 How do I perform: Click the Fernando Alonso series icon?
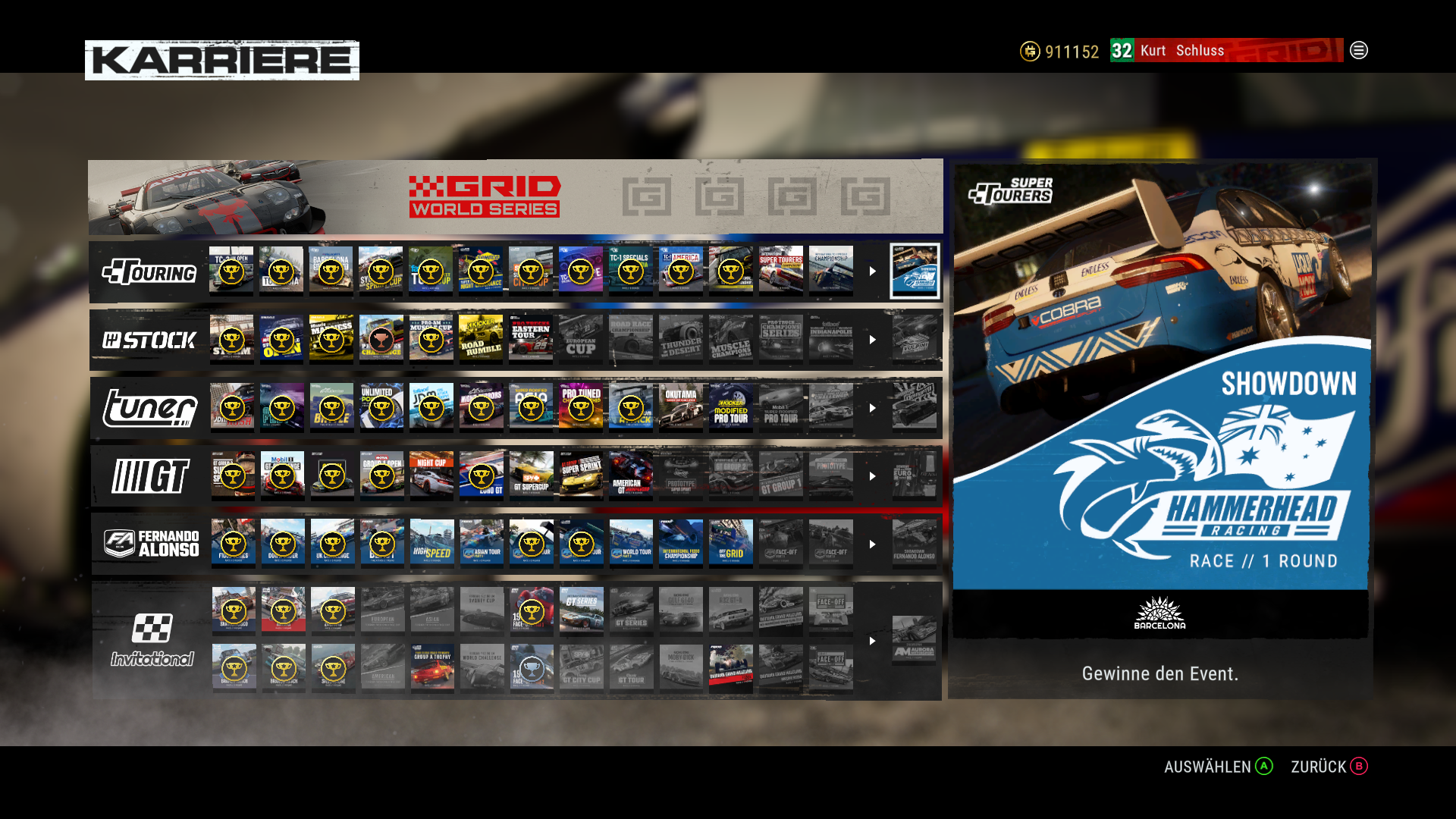(x=149, y=543)
